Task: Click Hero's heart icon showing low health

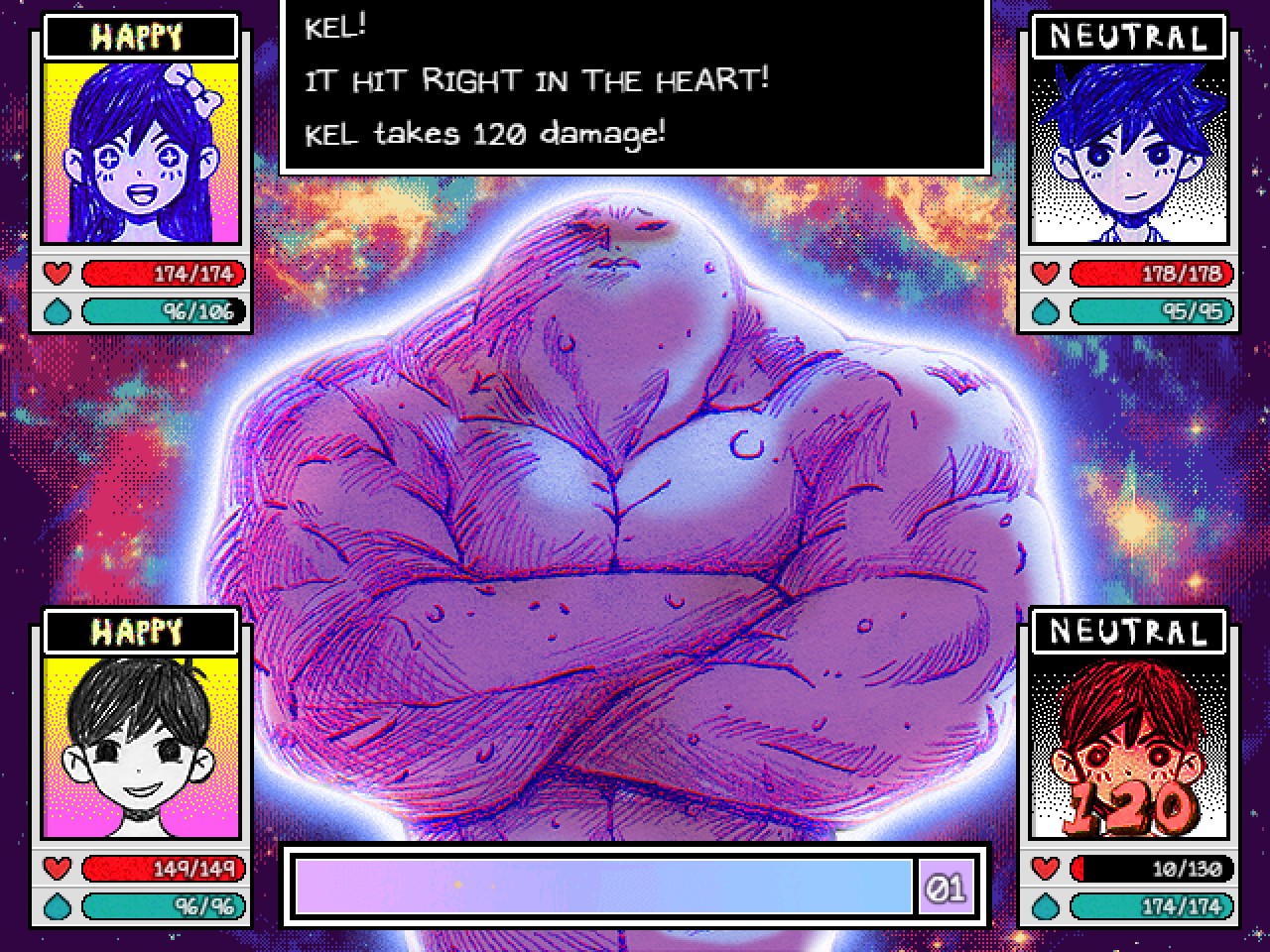Action: tap(1046, 869)
